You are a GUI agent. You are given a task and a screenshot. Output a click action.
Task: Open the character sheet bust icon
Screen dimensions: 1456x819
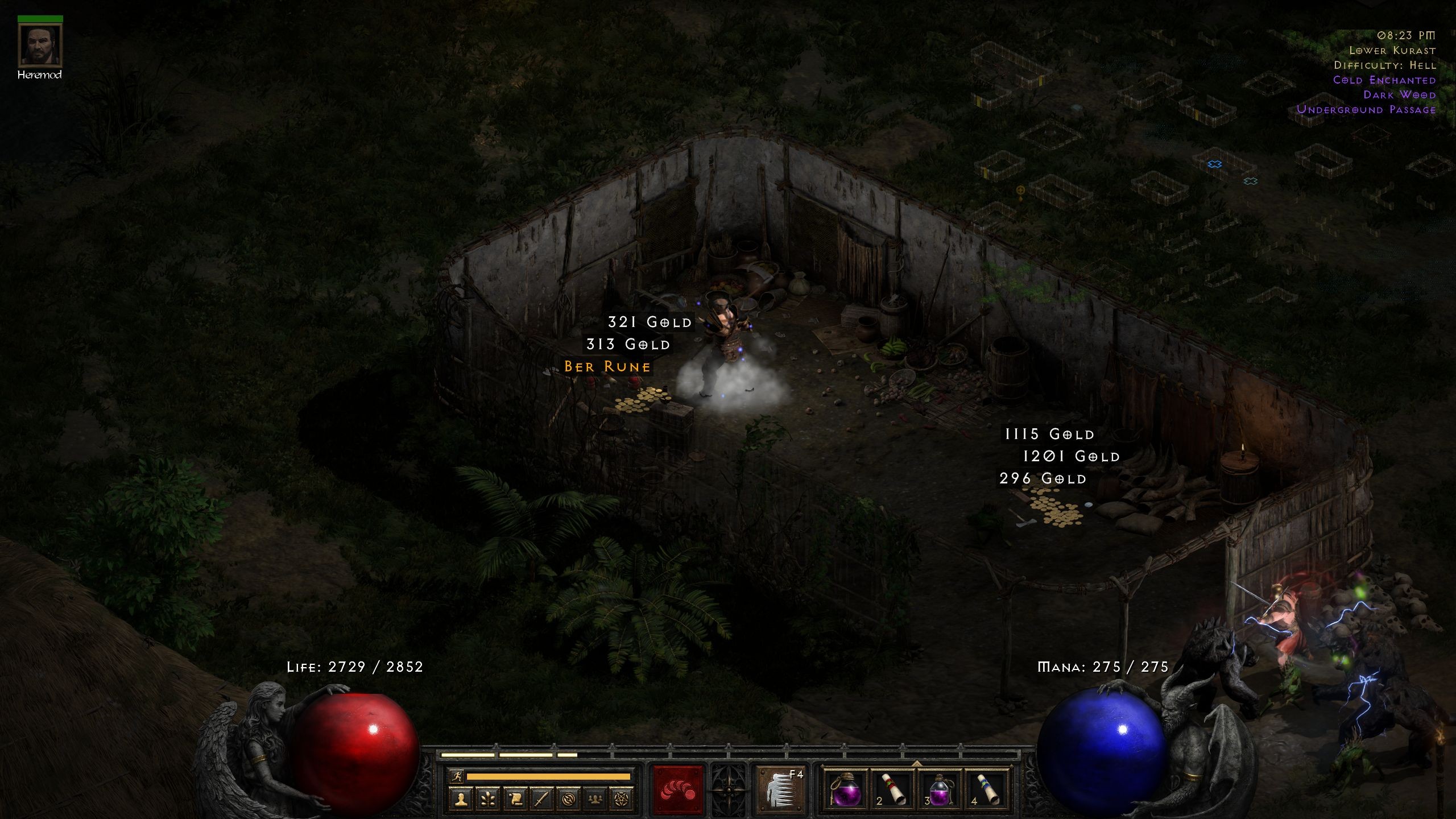[x=461, y=800]
